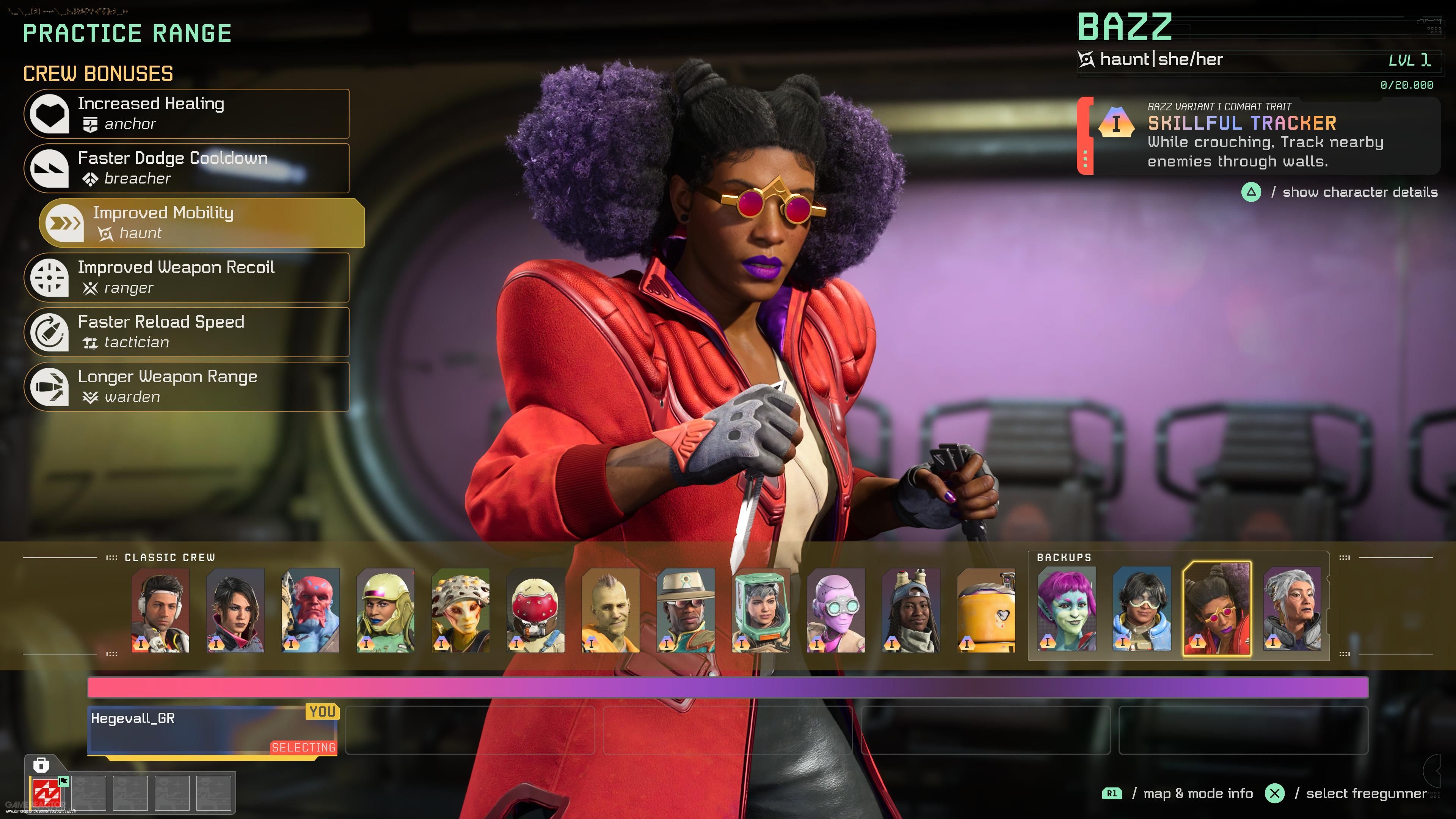The image size is (1456, 819).
Task: Open the red crew slot icon
Action: pyautogui.click(x=46, y=792)
